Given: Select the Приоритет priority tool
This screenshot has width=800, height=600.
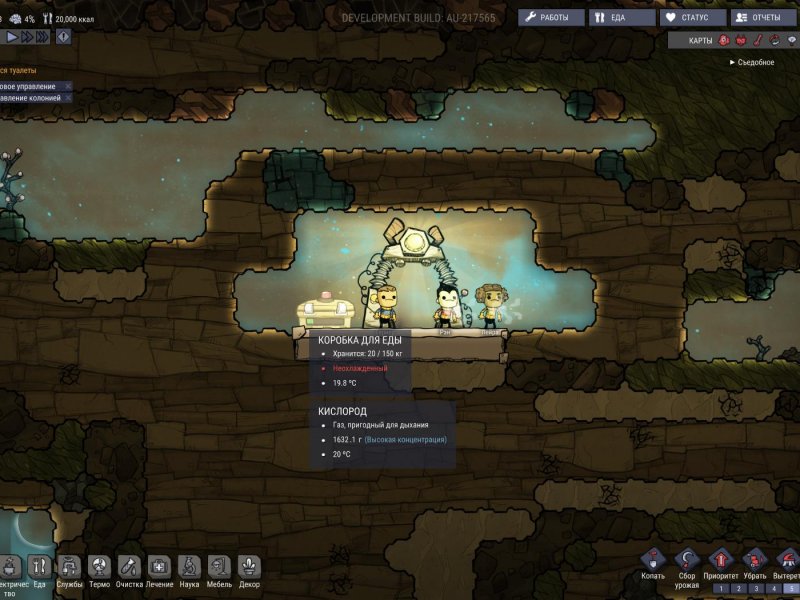Looking at the screenshot, I should click(x=720, y=561).
